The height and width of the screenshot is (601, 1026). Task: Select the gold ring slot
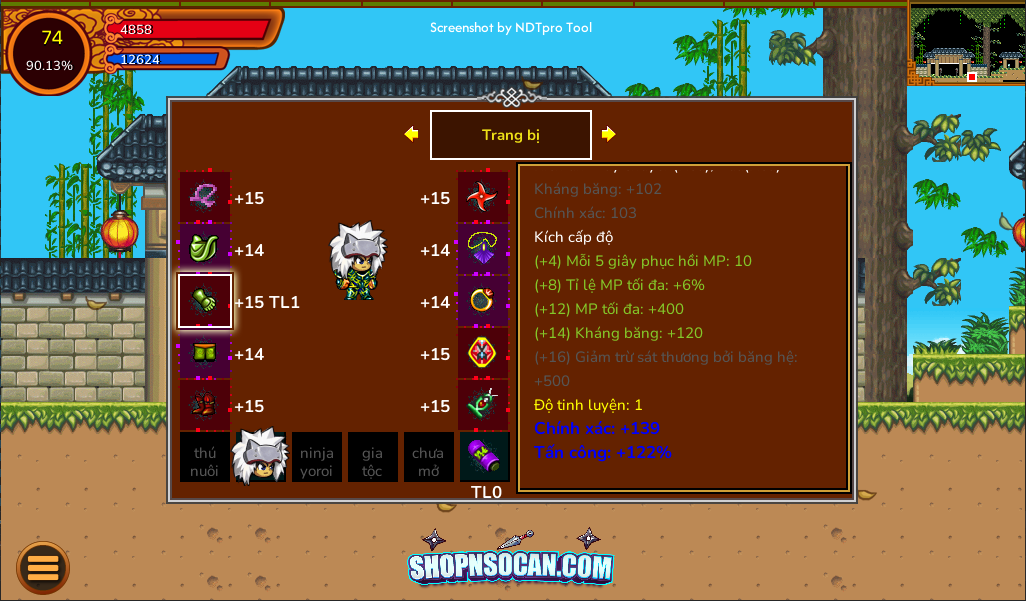[484, 301]
